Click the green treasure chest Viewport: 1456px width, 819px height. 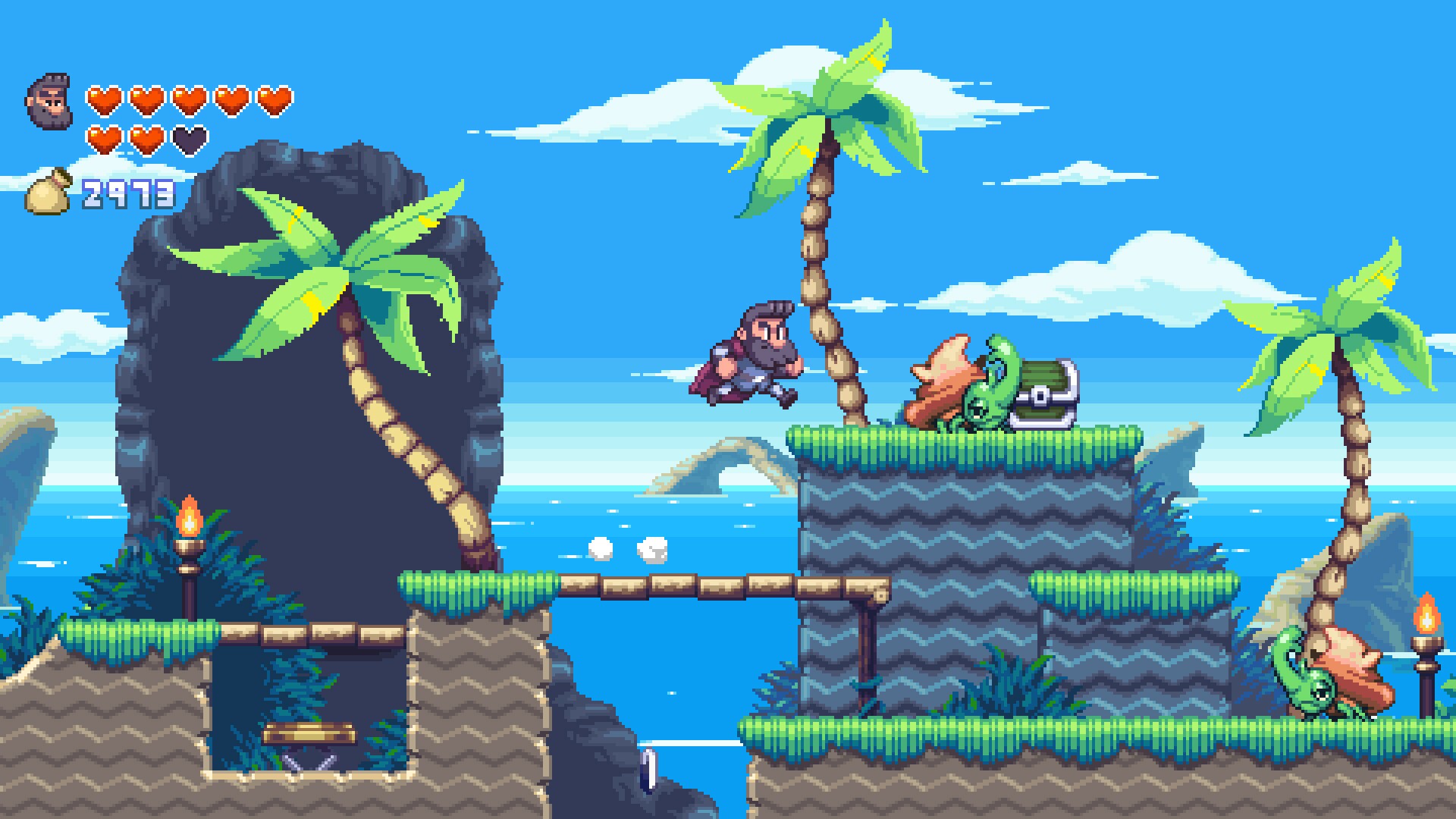[1045, 389]
